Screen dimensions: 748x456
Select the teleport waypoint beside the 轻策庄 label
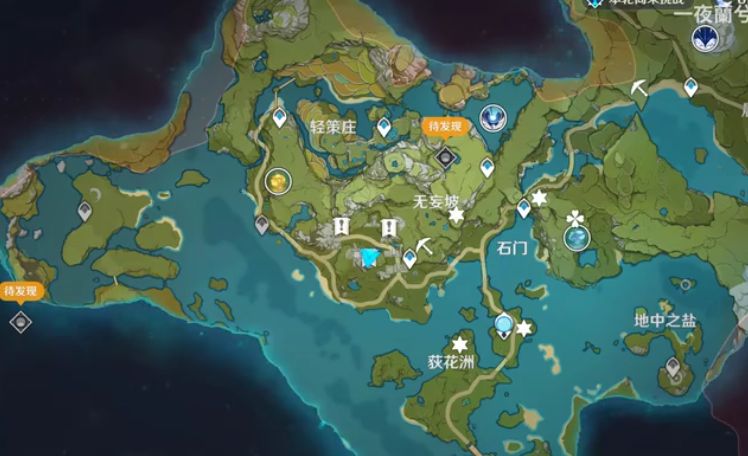click(x=383, y=127)
